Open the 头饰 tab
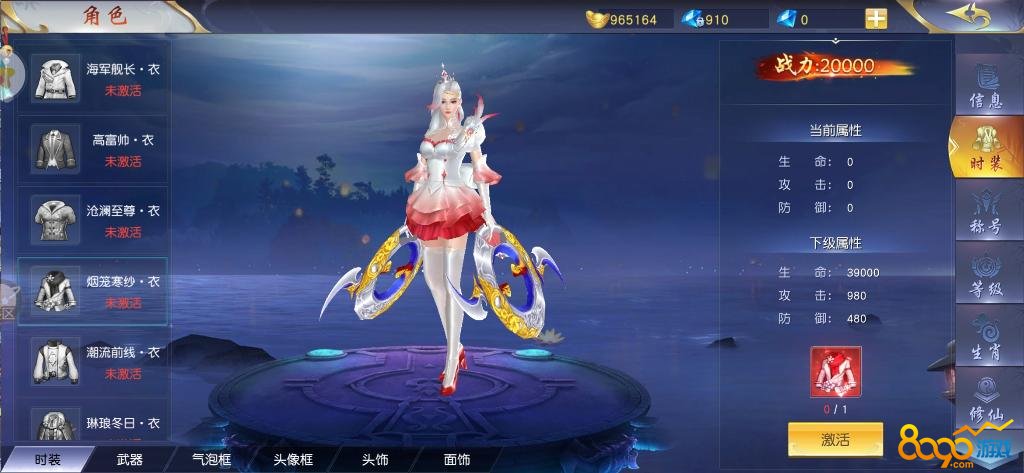The height and width of the screenshot is (473, 1024). (375, 460)
